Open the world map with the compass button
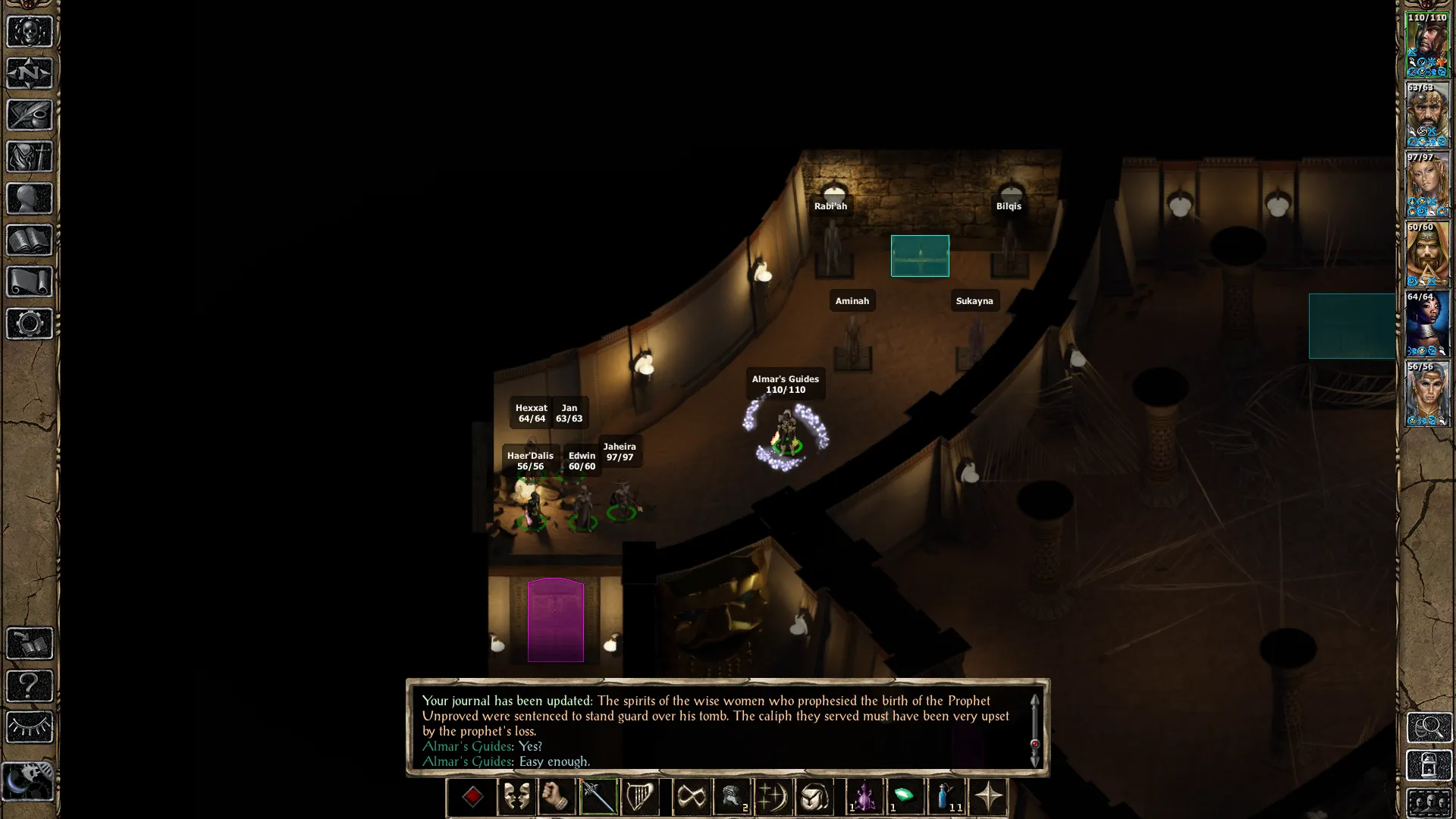Screen dimensions: 1456x819 click(x=30, y=74)
